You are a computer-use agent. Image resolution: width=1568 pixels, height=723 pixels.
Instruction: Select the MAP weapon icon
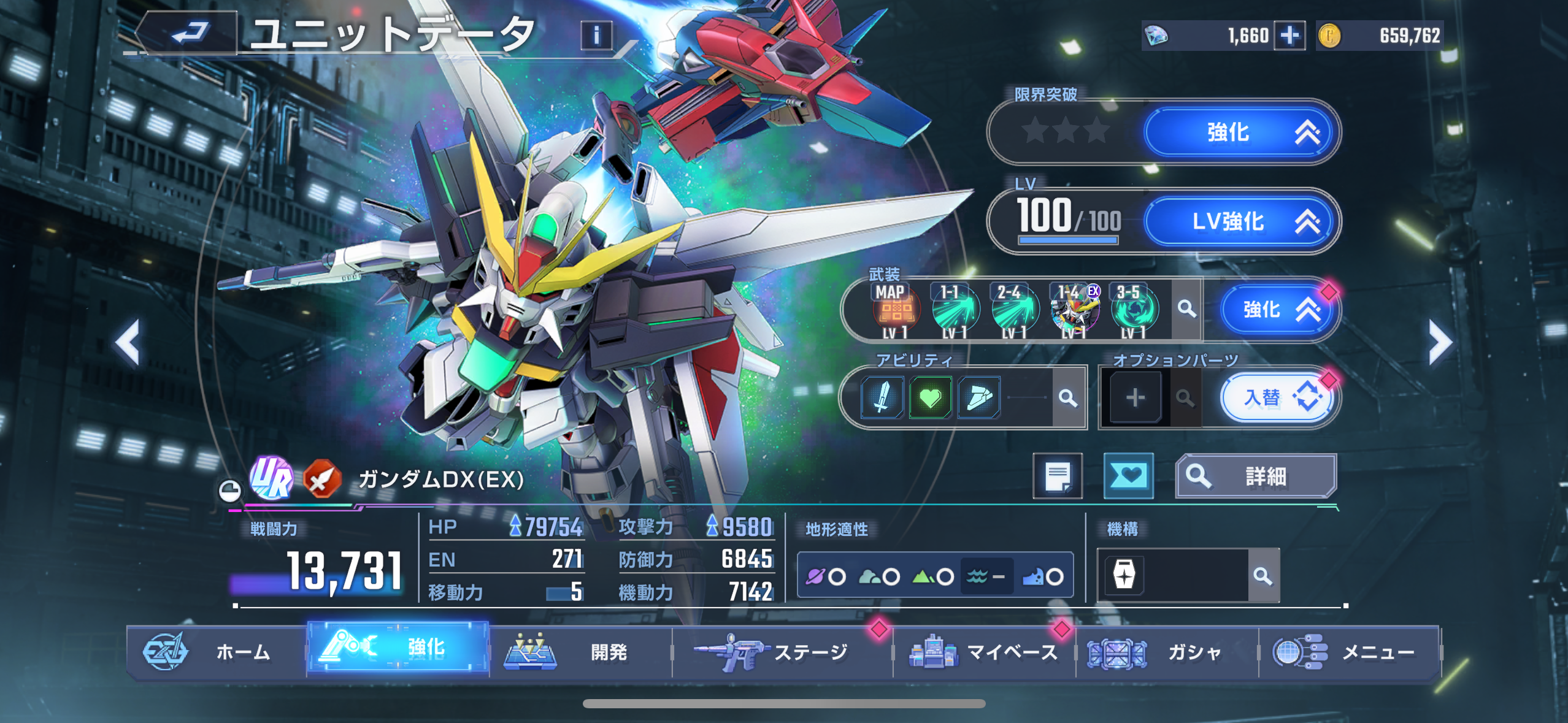point(895,311)
